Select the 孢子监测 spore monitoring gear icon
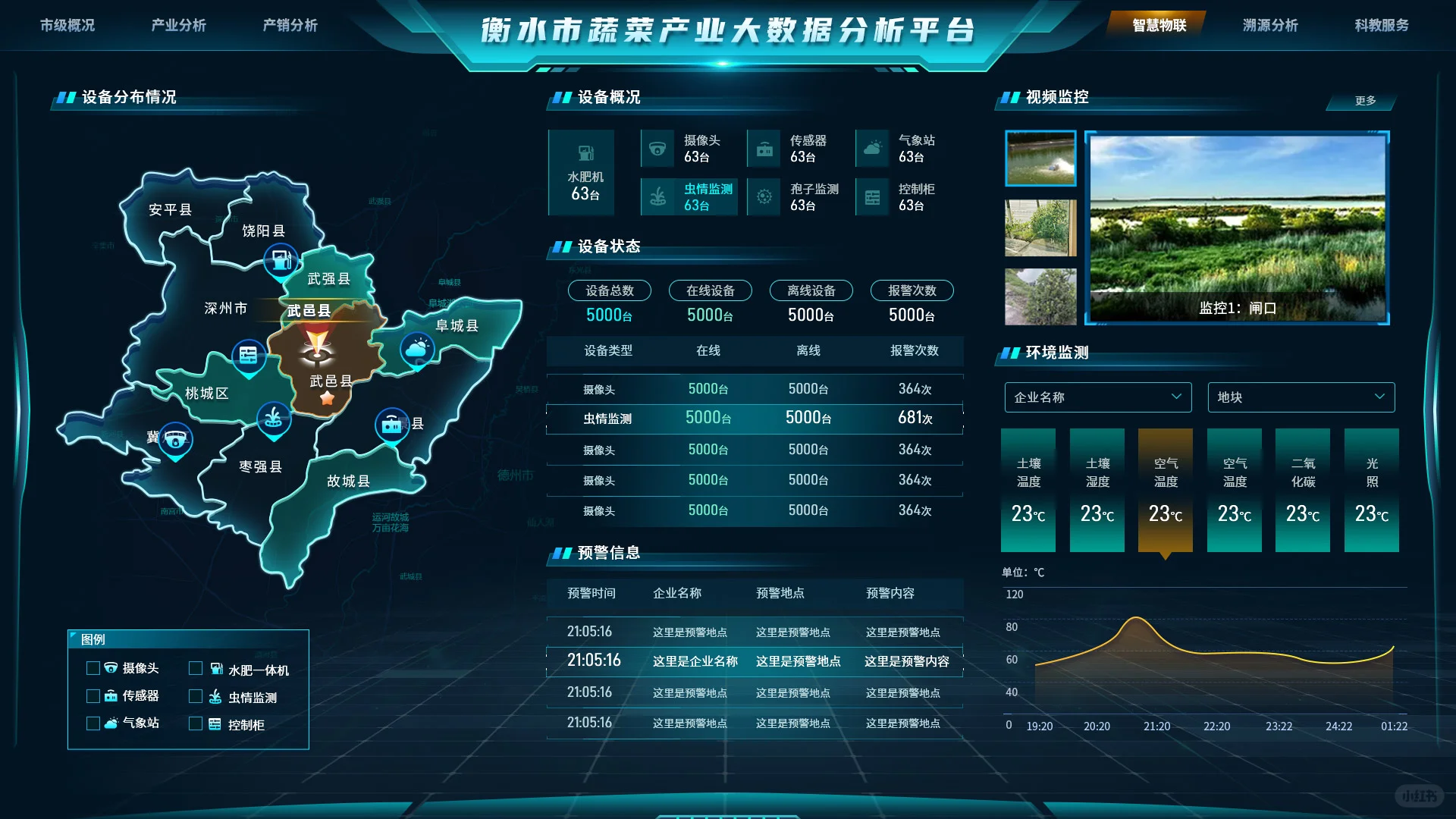The image size is (1456, 819). point(764,196)
